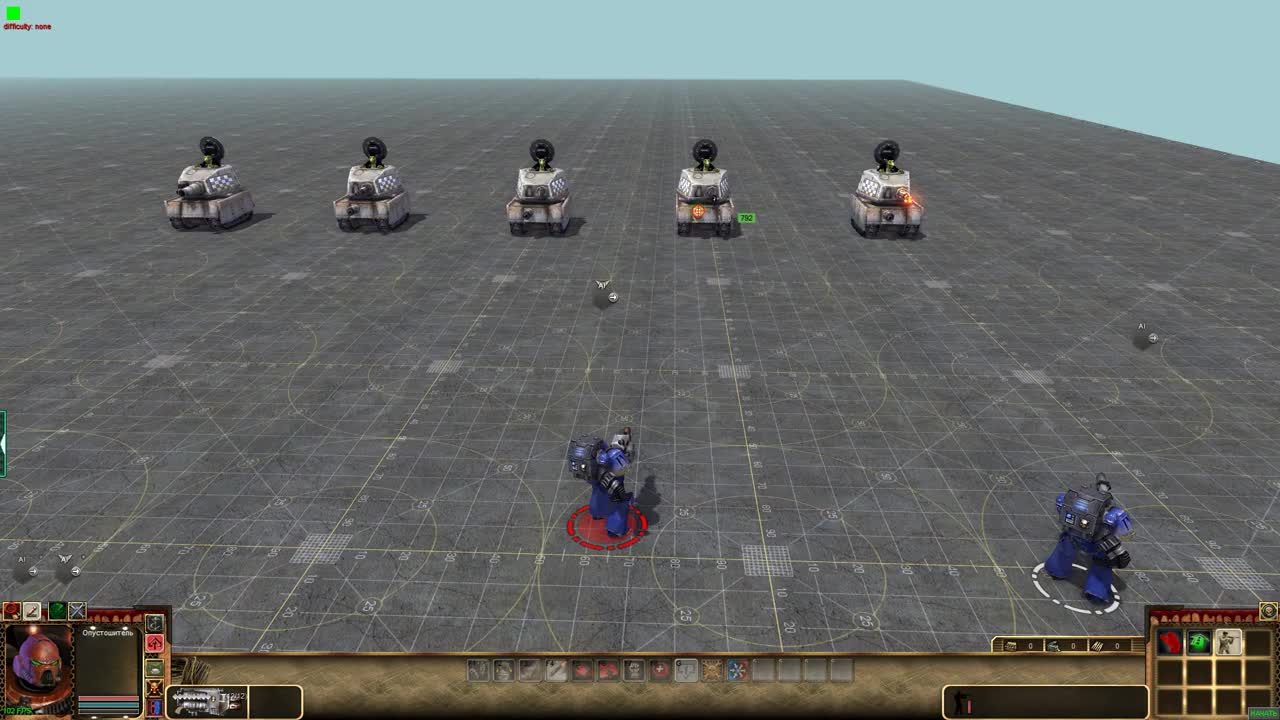Image resolution: width=1280 pixels, height=720 pixels.
Task: Click the medic cross ability icon
Action: (x=660, y=671)
